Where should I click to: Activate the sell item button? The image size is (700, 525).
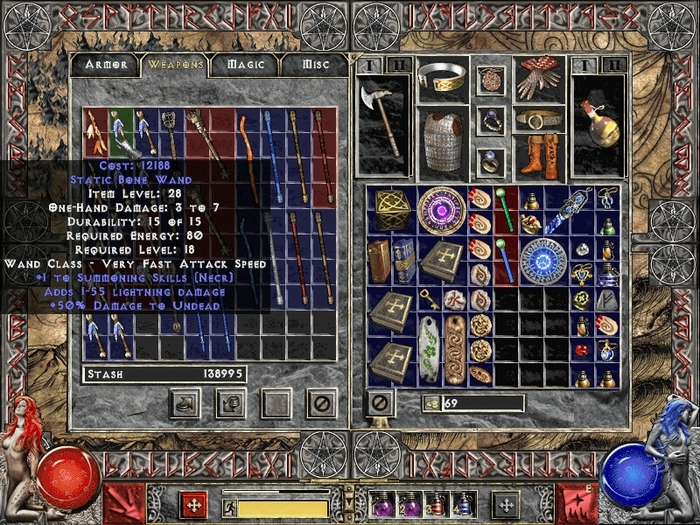(x=230, y=403)
